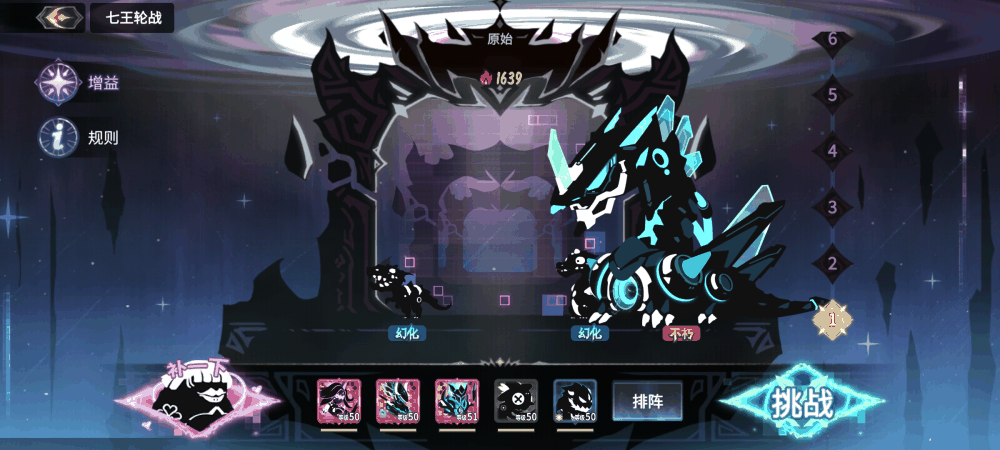This screenshot has width=1000, height=450.
Task: Select the level 51 cyan-horned hero slot
Action: click(x=456, y=400)
